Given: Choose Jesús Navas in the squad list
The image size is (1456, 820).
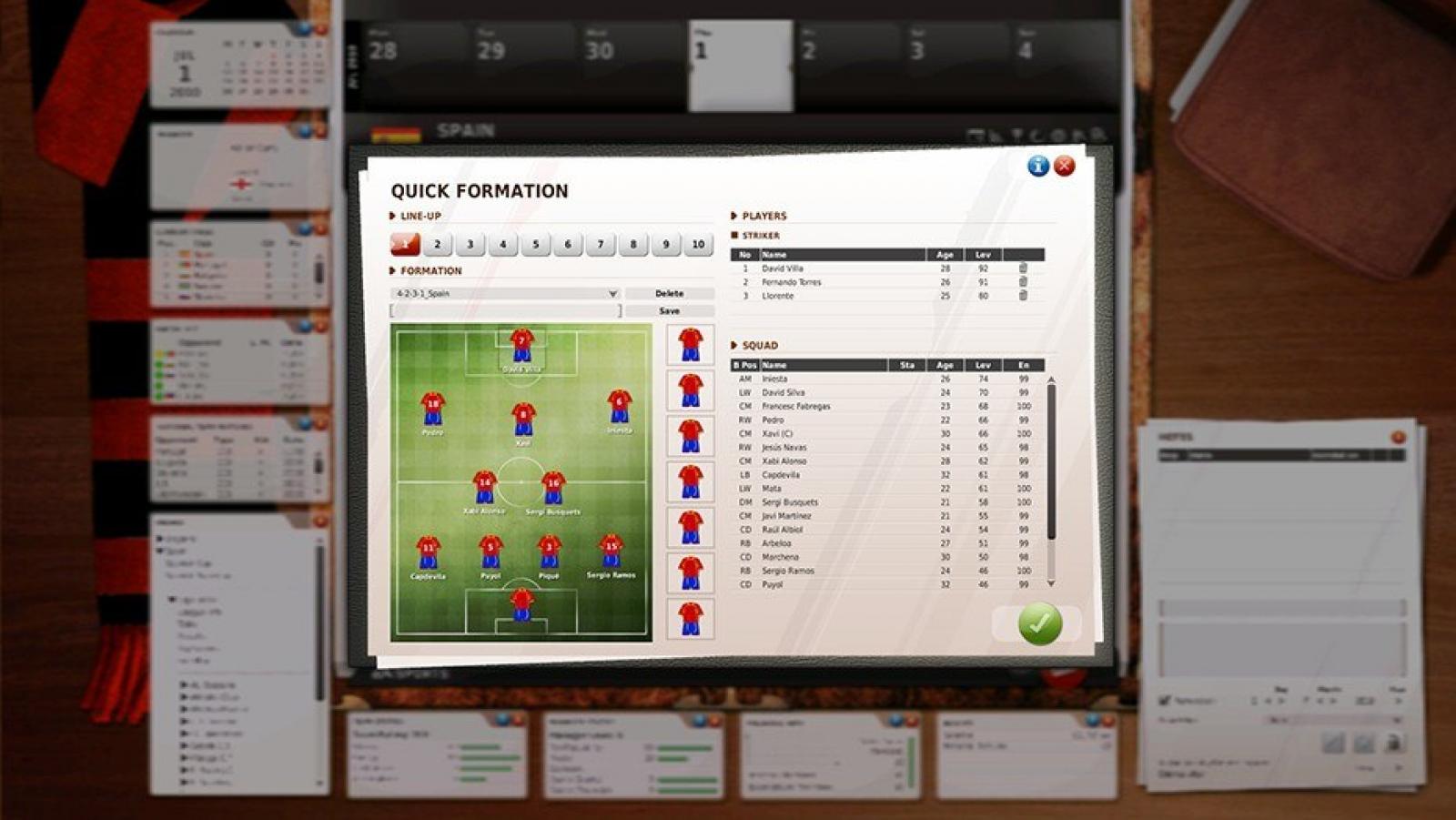Looking at the screenshot, I should coord(784,448).
